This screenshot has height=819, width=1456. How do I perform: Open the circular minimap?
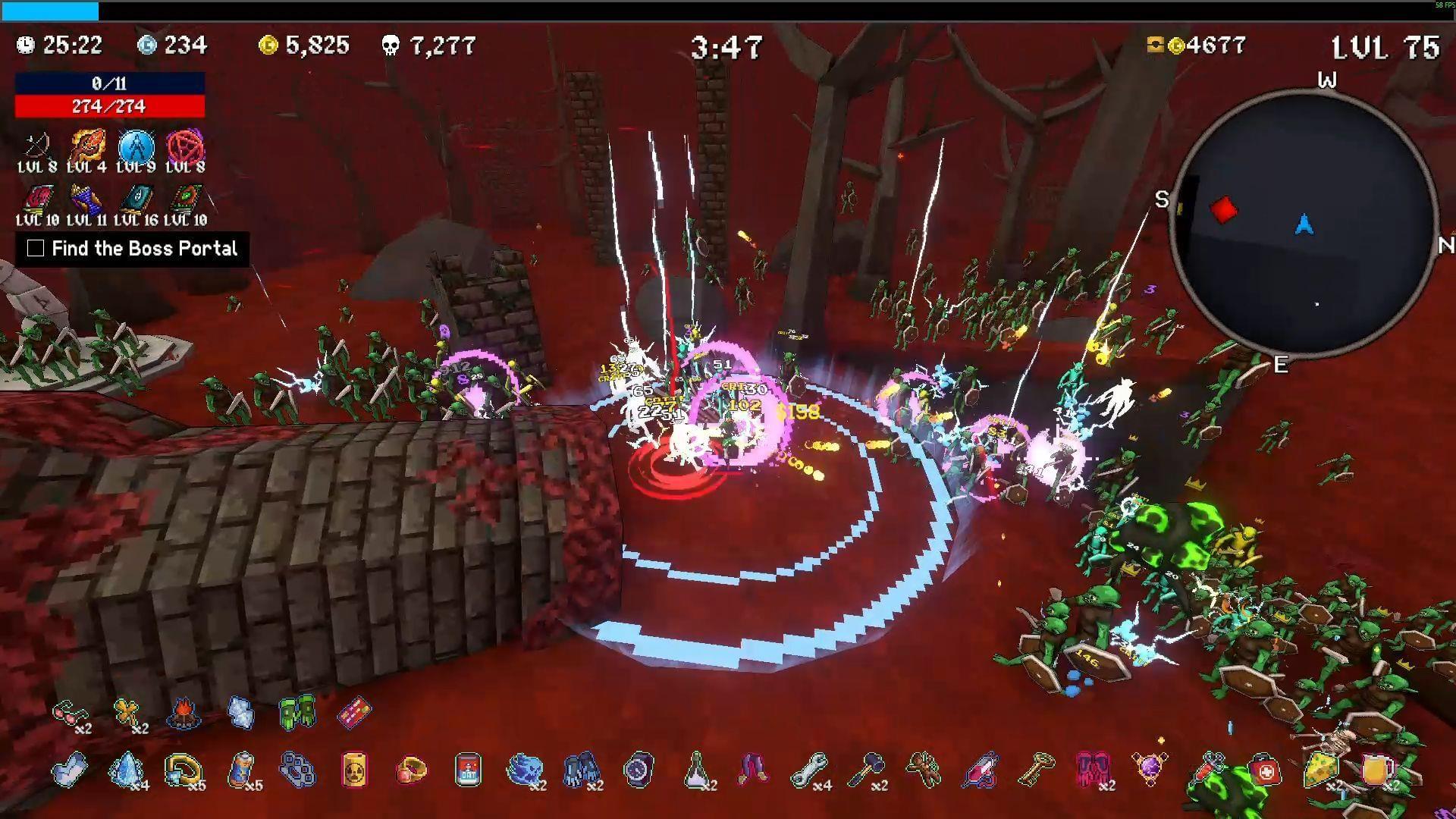click(x=1304, y=223)
